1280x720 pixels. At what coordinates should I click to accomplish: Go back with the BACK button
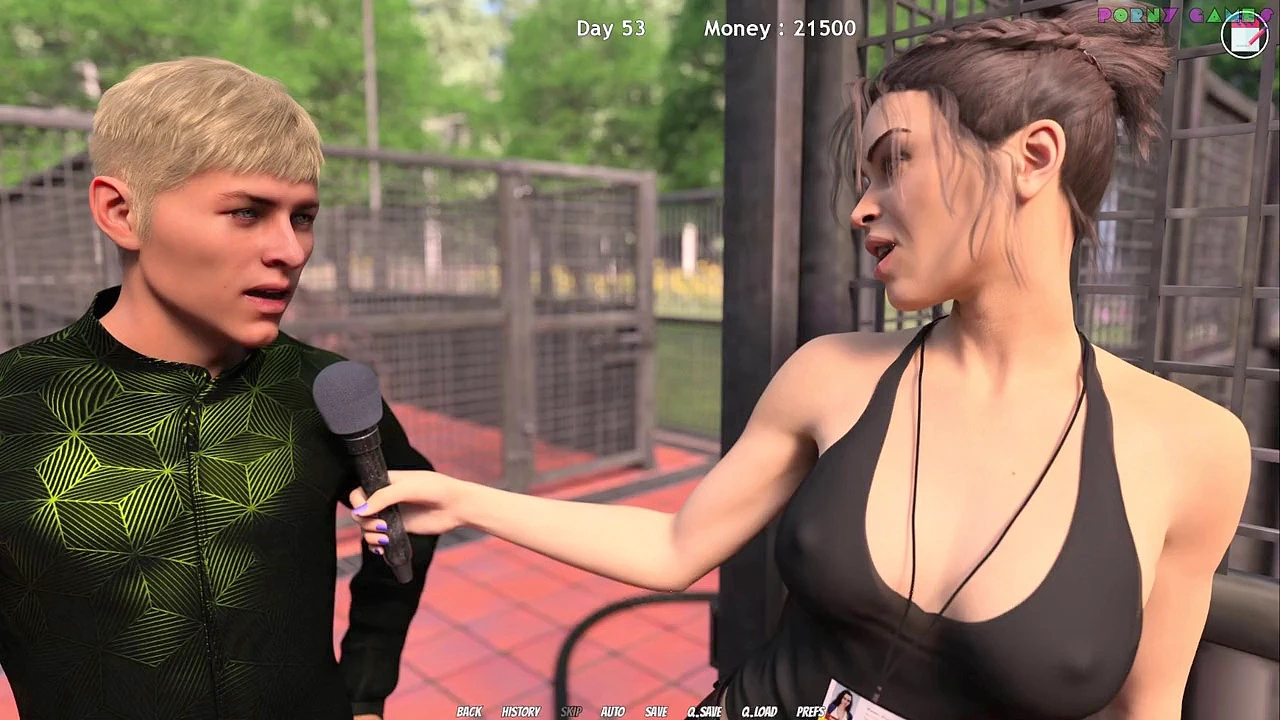pyautogui.click(x=469, y=712)
